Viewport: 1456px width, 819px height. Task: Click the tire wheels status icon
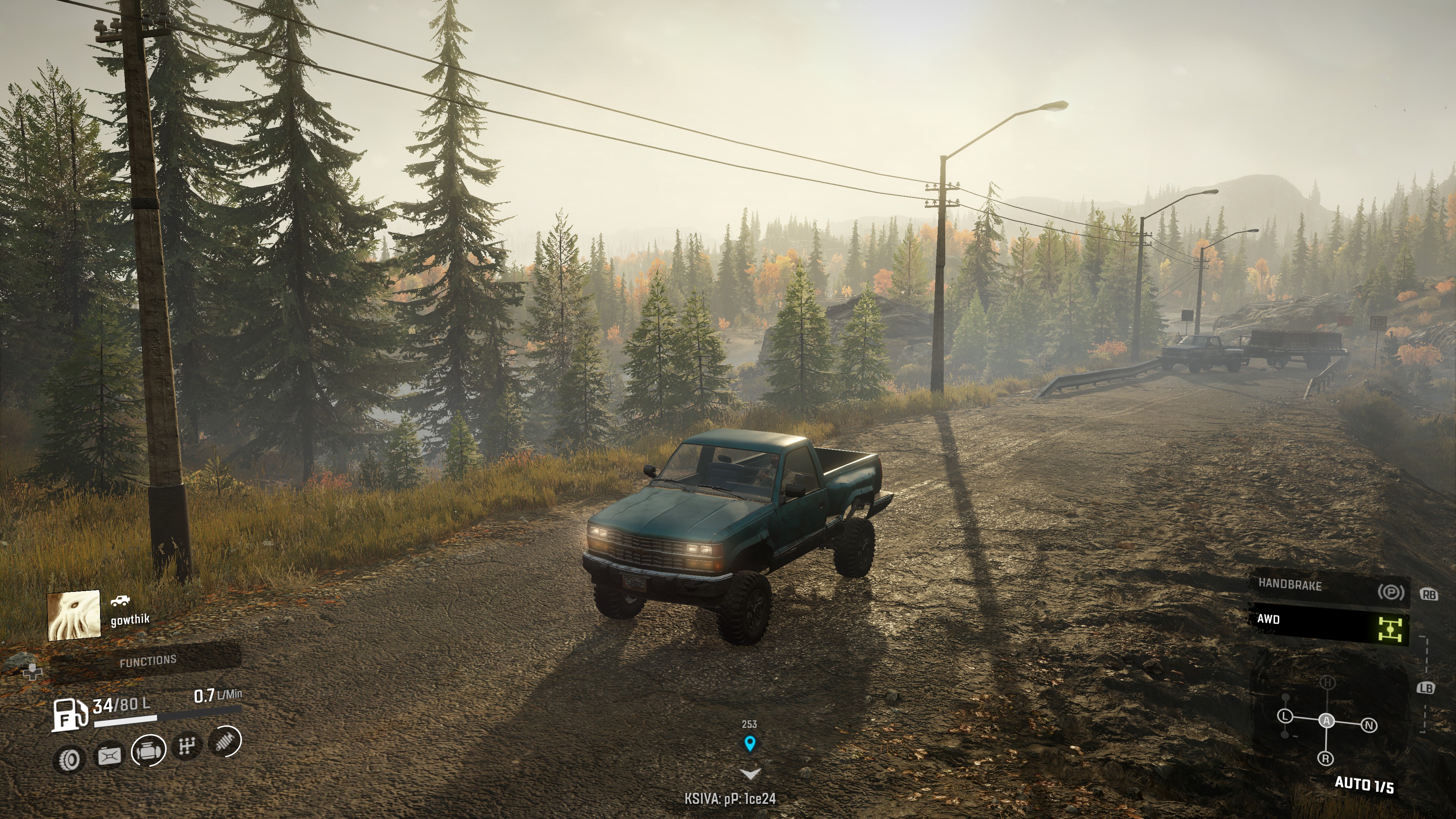pyautogui.click(x=69, y=759)
